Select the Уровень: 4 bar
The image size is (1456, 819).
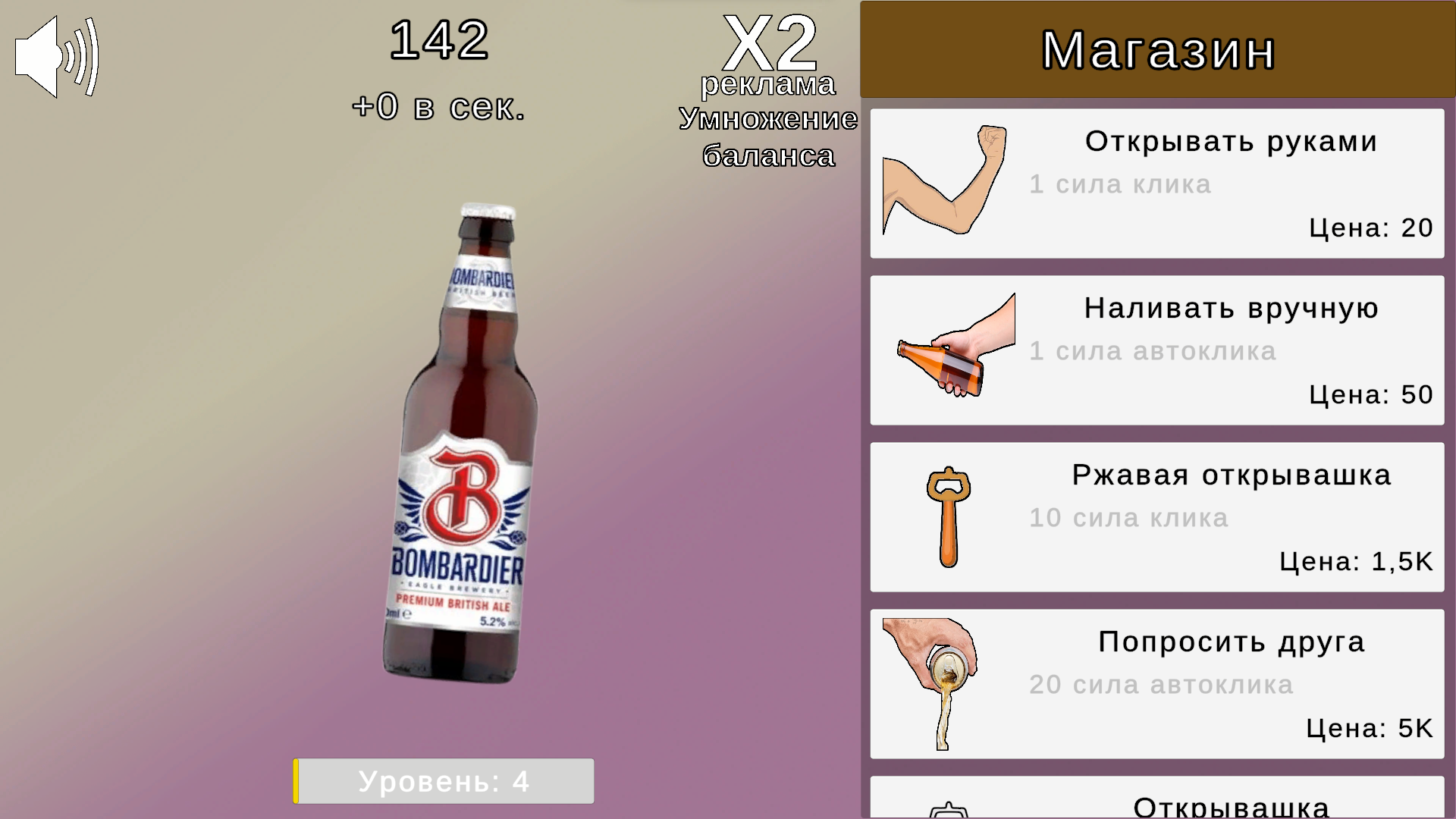pos(444,781)
